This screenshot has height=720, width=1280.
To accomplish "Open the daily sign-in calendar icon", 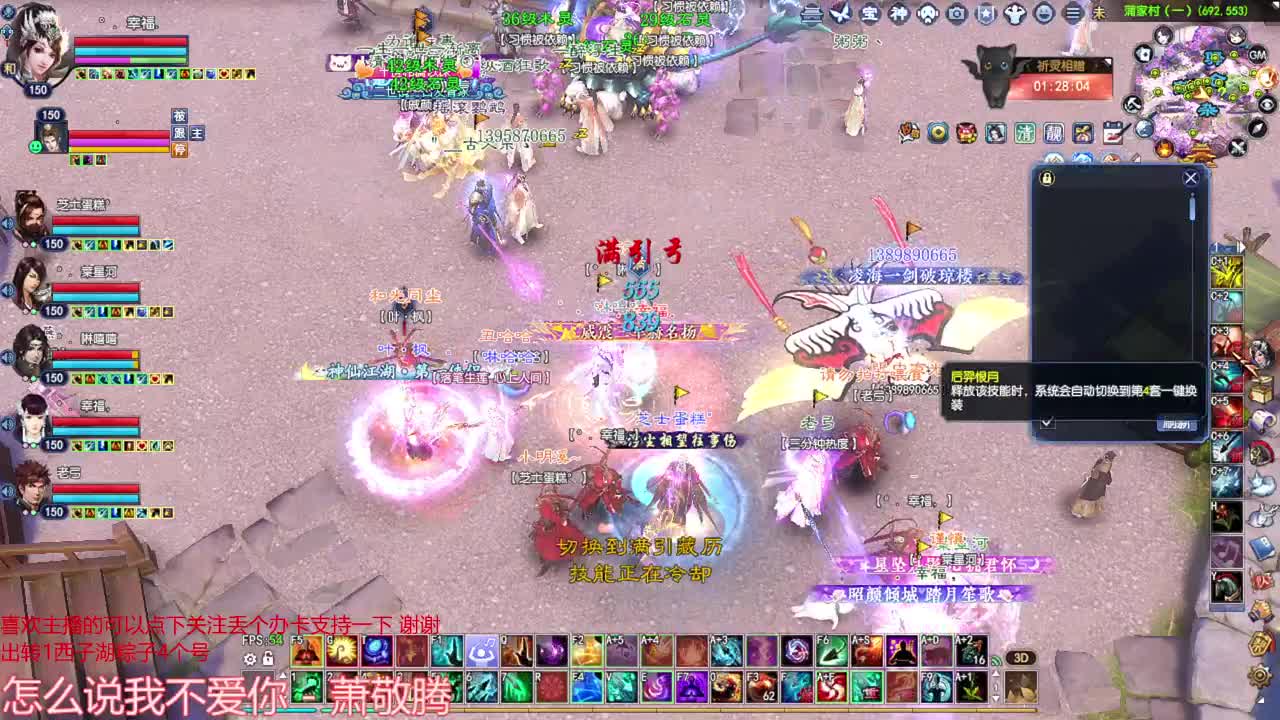I will tap(1113, 131).
